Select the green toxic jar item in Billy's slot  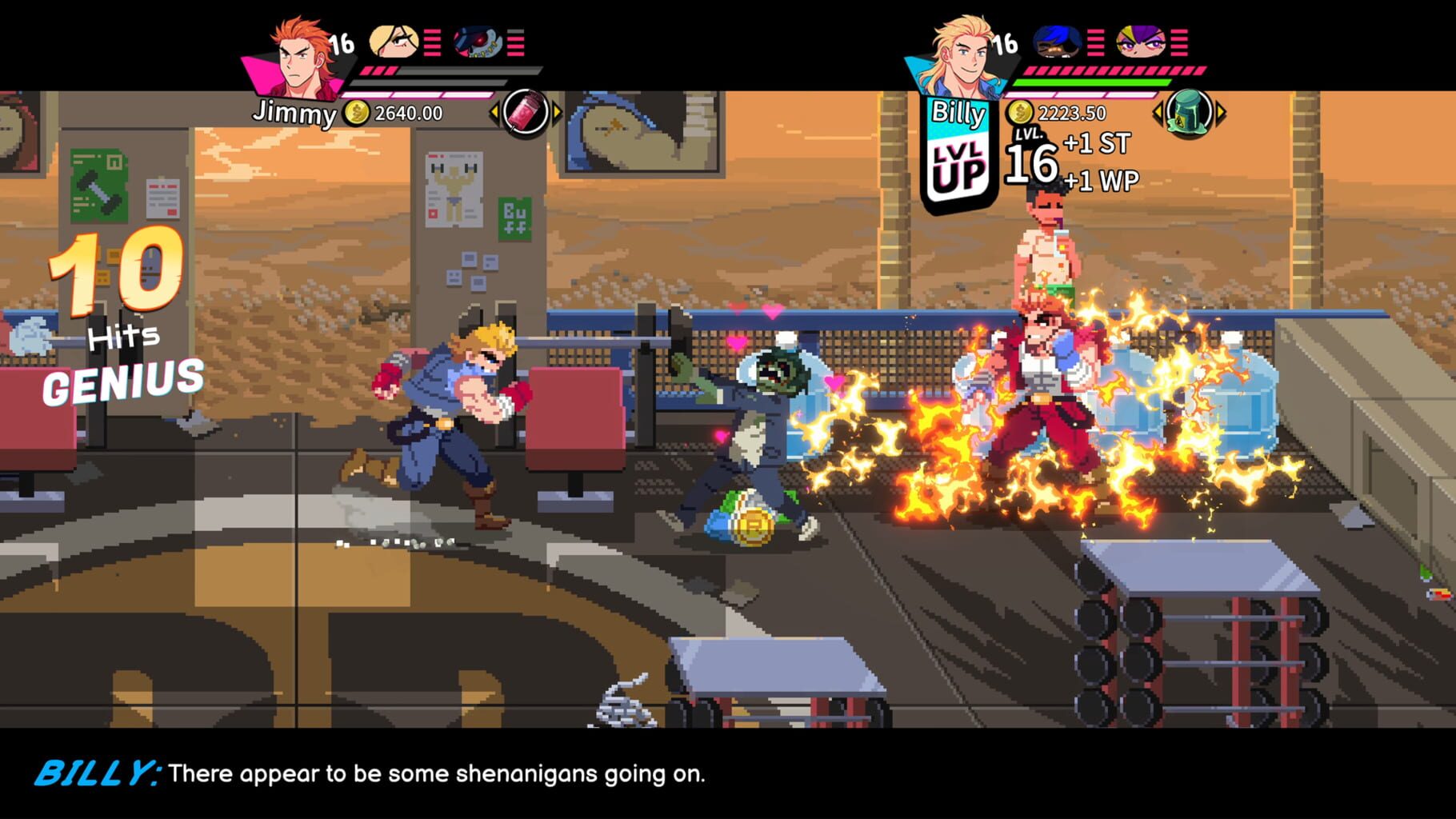tap(1190, 112)
